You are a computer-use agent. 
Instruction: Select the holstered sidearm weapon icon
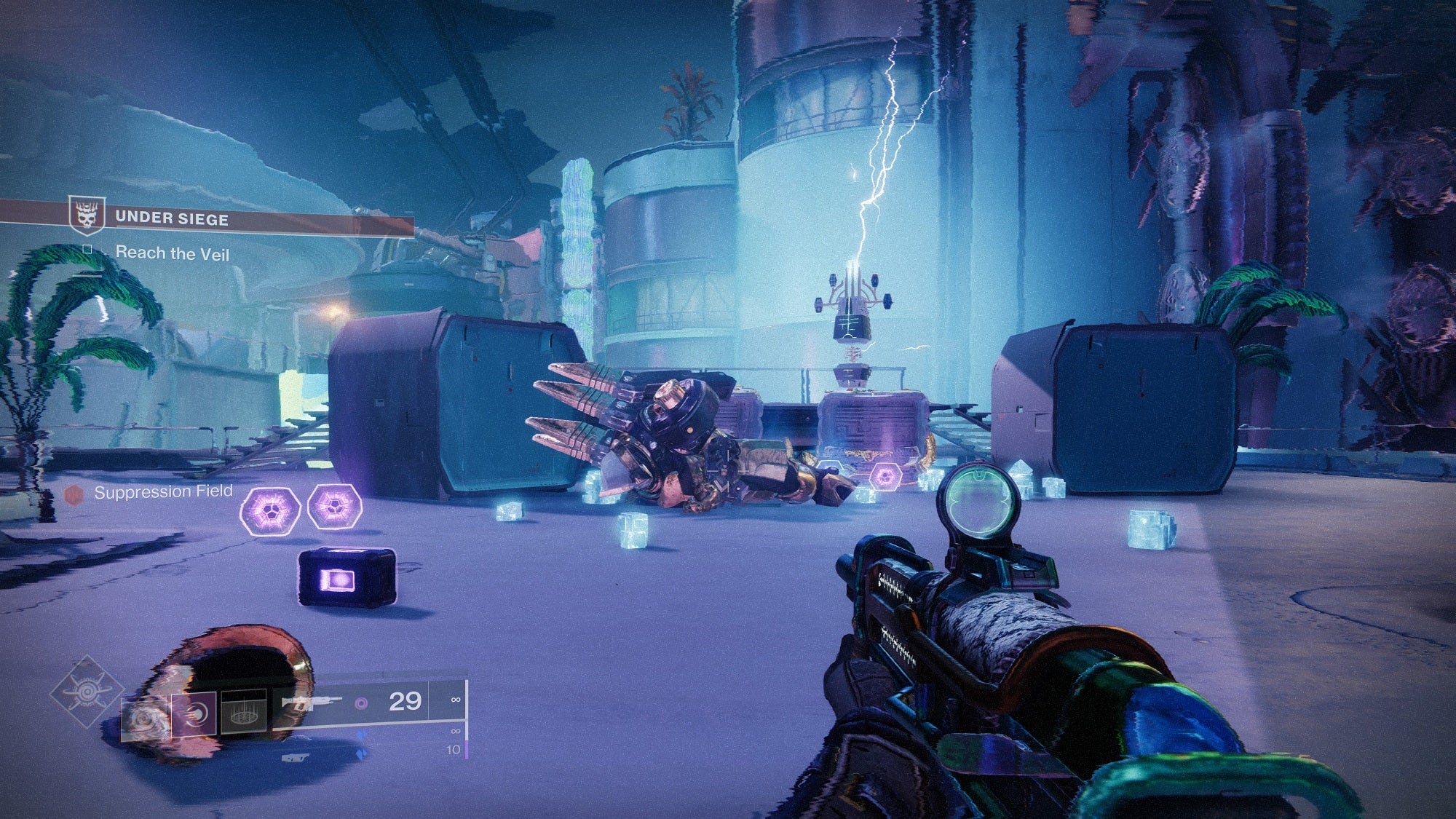click(x=295, y=759)
